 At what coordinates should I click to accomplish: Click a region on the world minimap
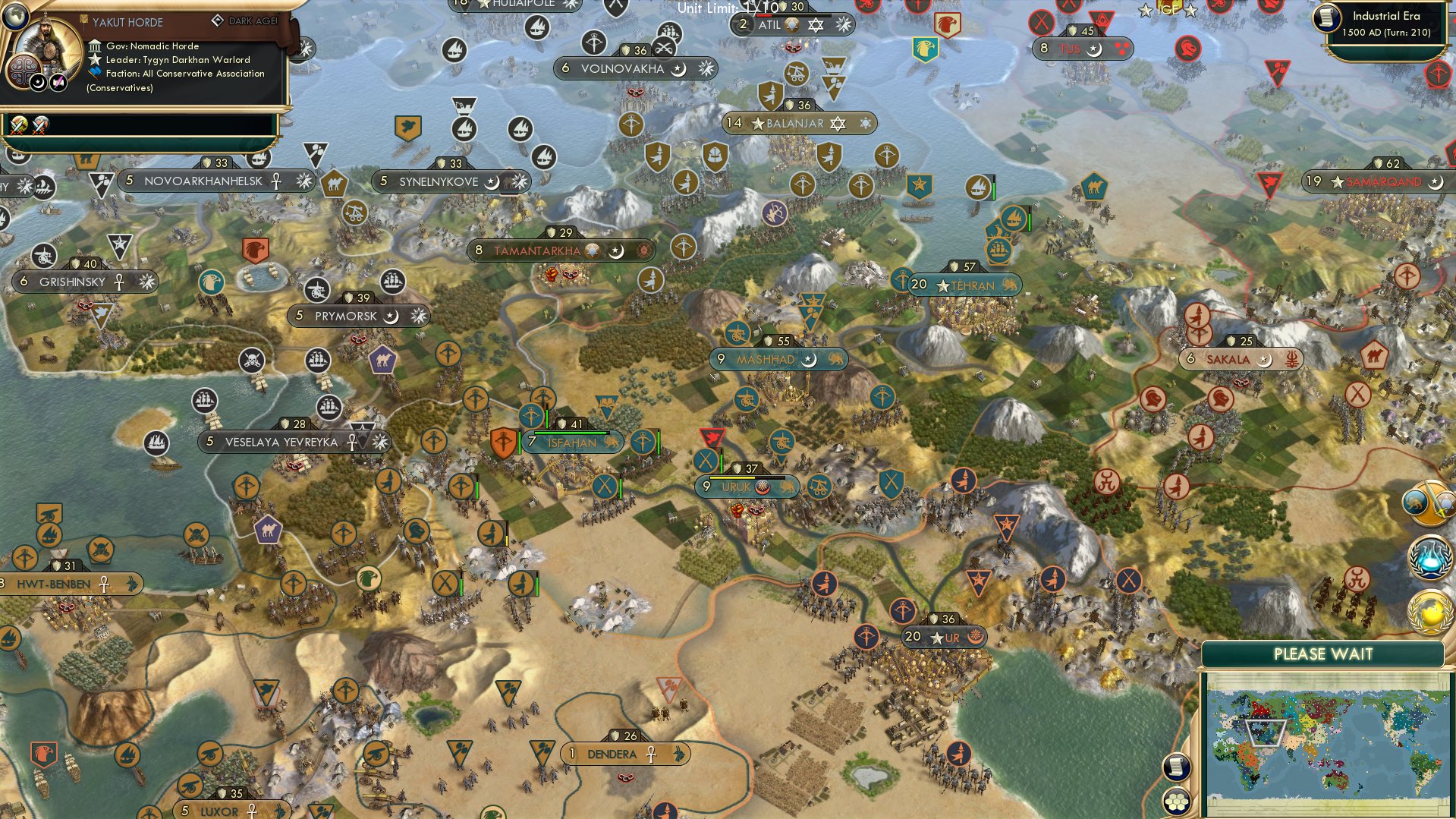1320,729
